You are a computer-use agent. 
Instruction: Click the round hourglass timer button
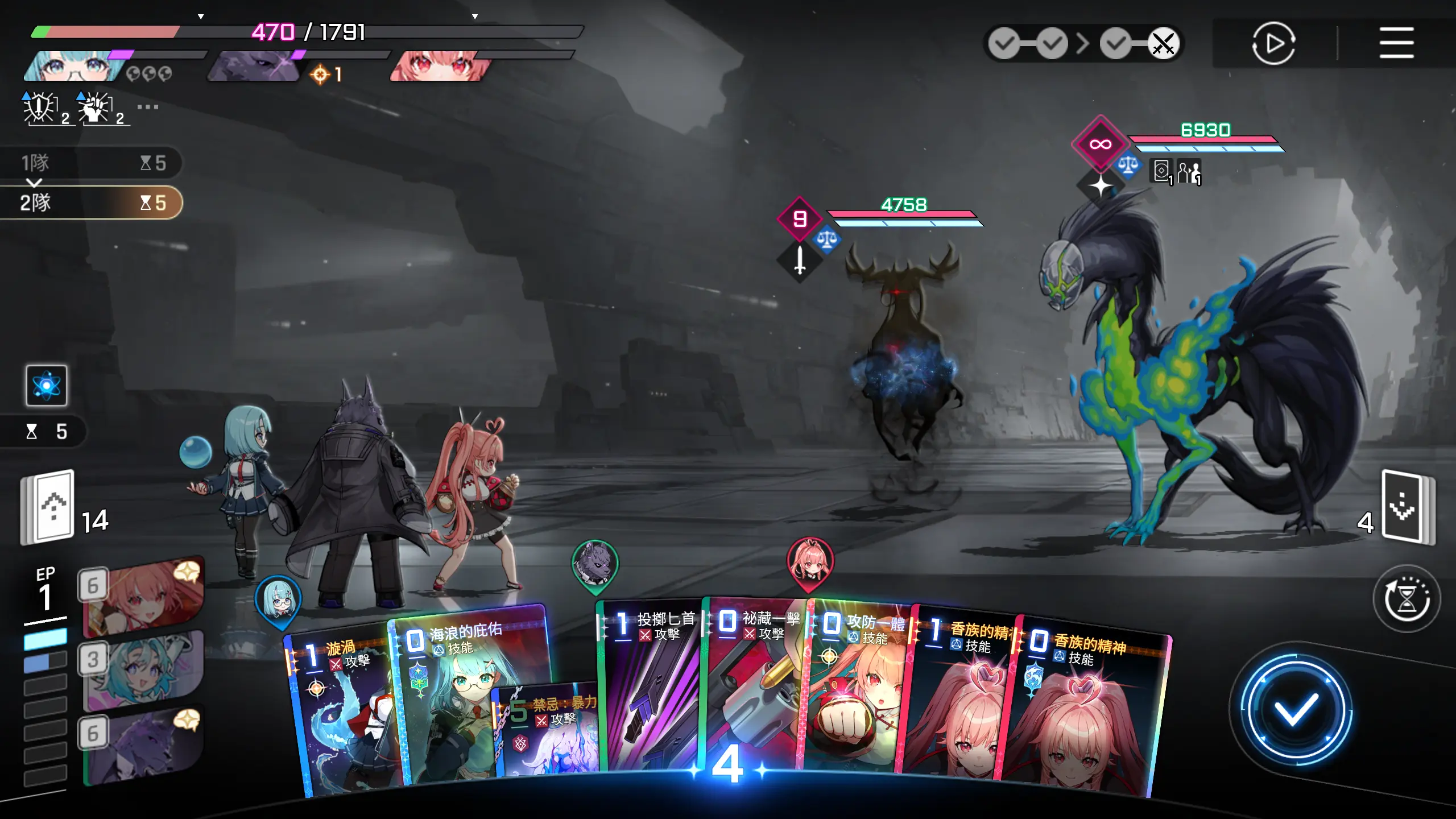point(1406,598)
